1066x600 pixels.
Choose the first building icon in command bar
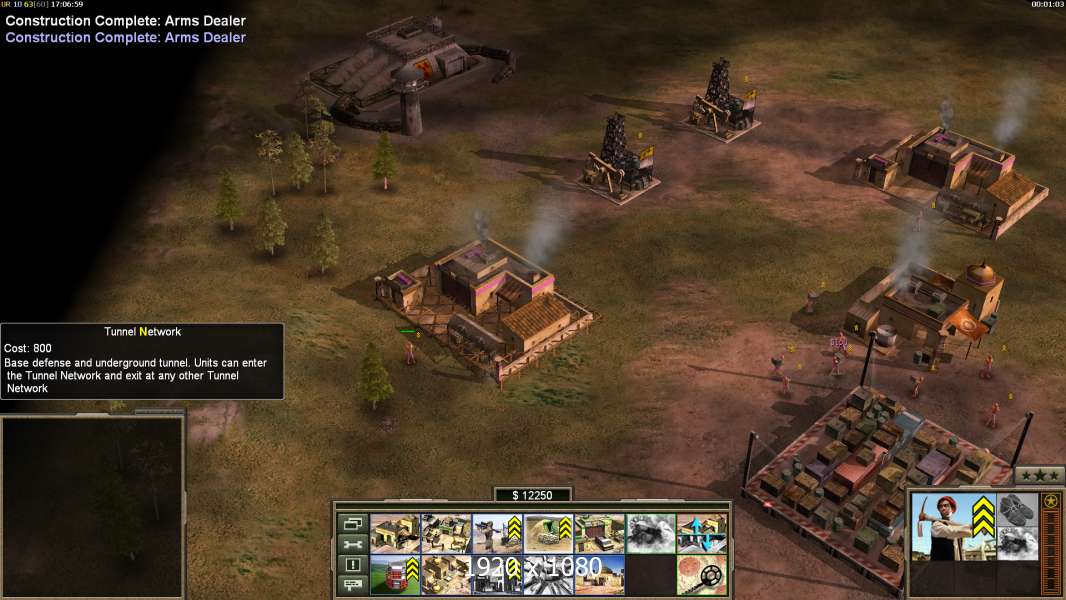tap(394, 533)
